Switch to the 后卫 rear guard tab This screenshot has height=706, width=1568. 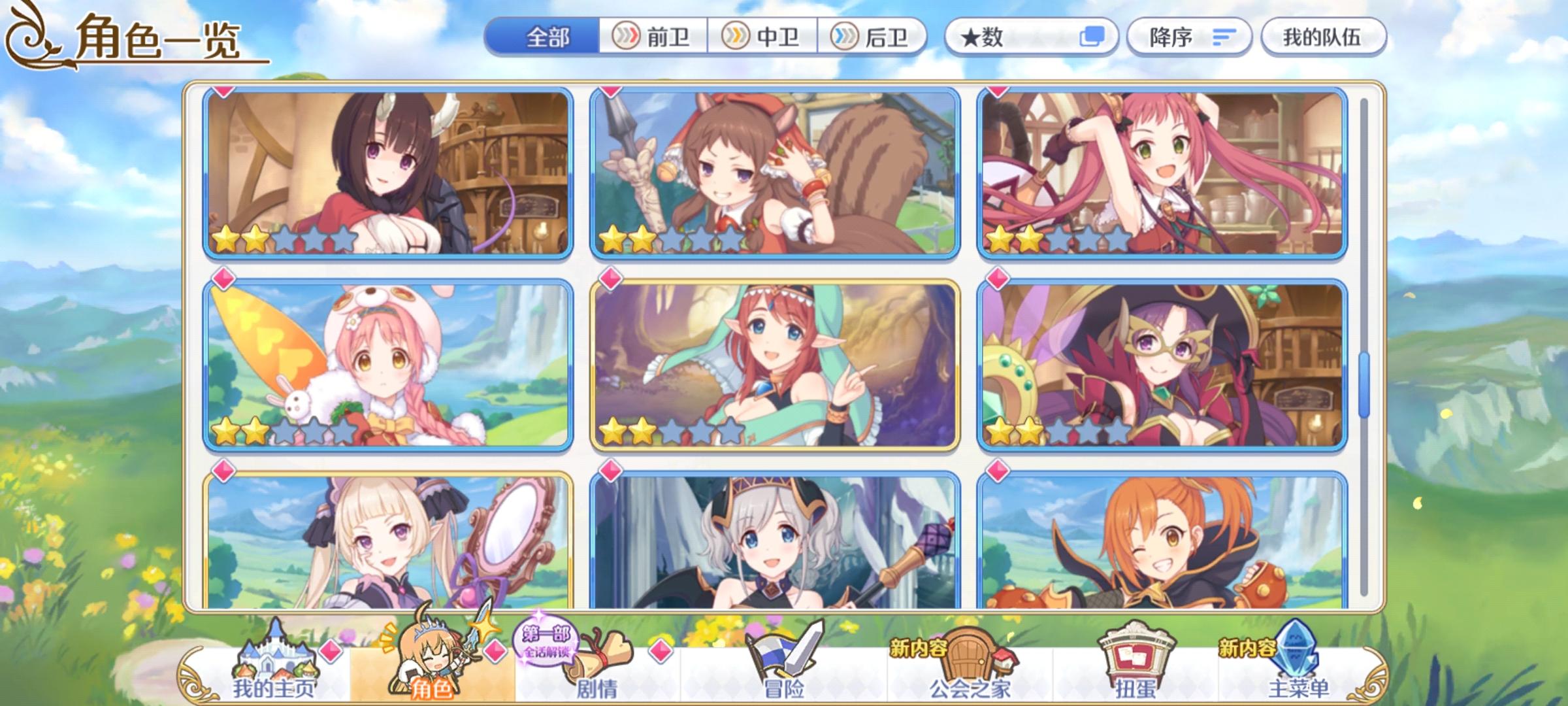coord(872,37)
